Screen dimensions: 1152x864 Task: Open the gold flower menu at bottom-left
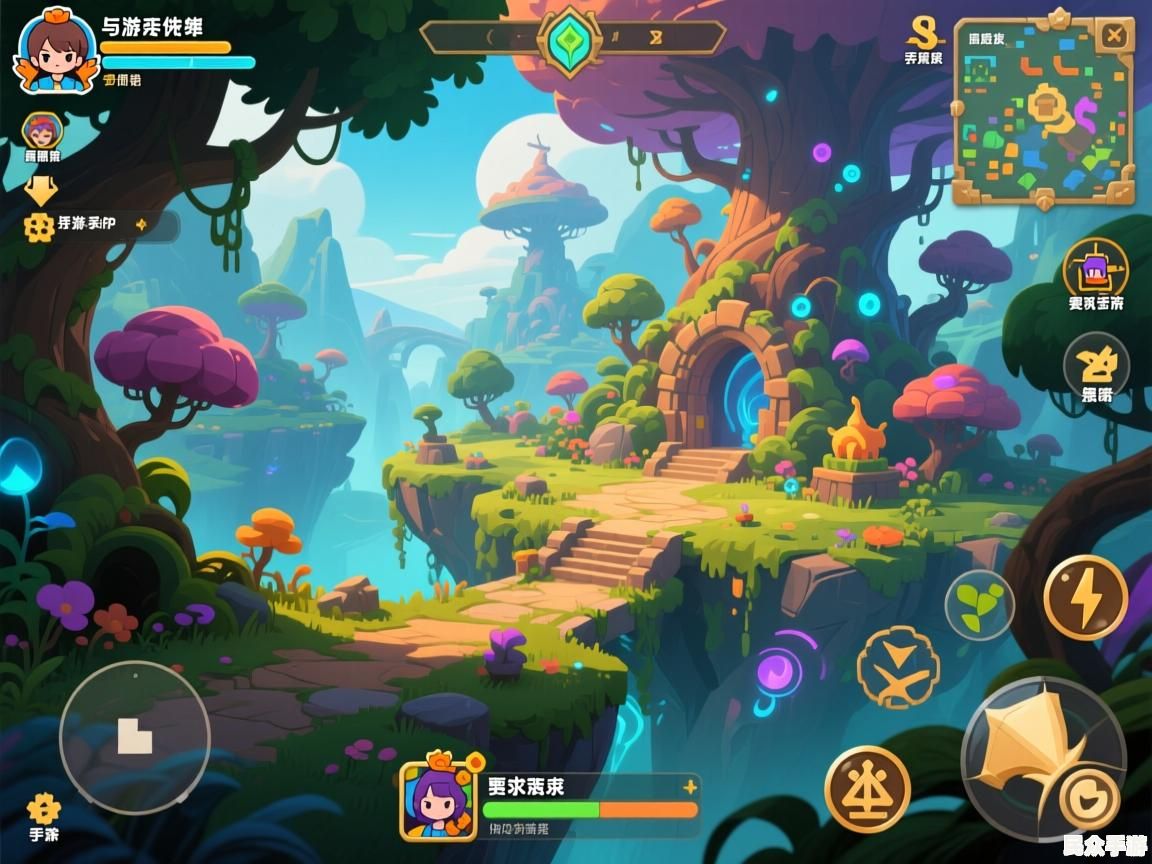(x=43, y=808)
